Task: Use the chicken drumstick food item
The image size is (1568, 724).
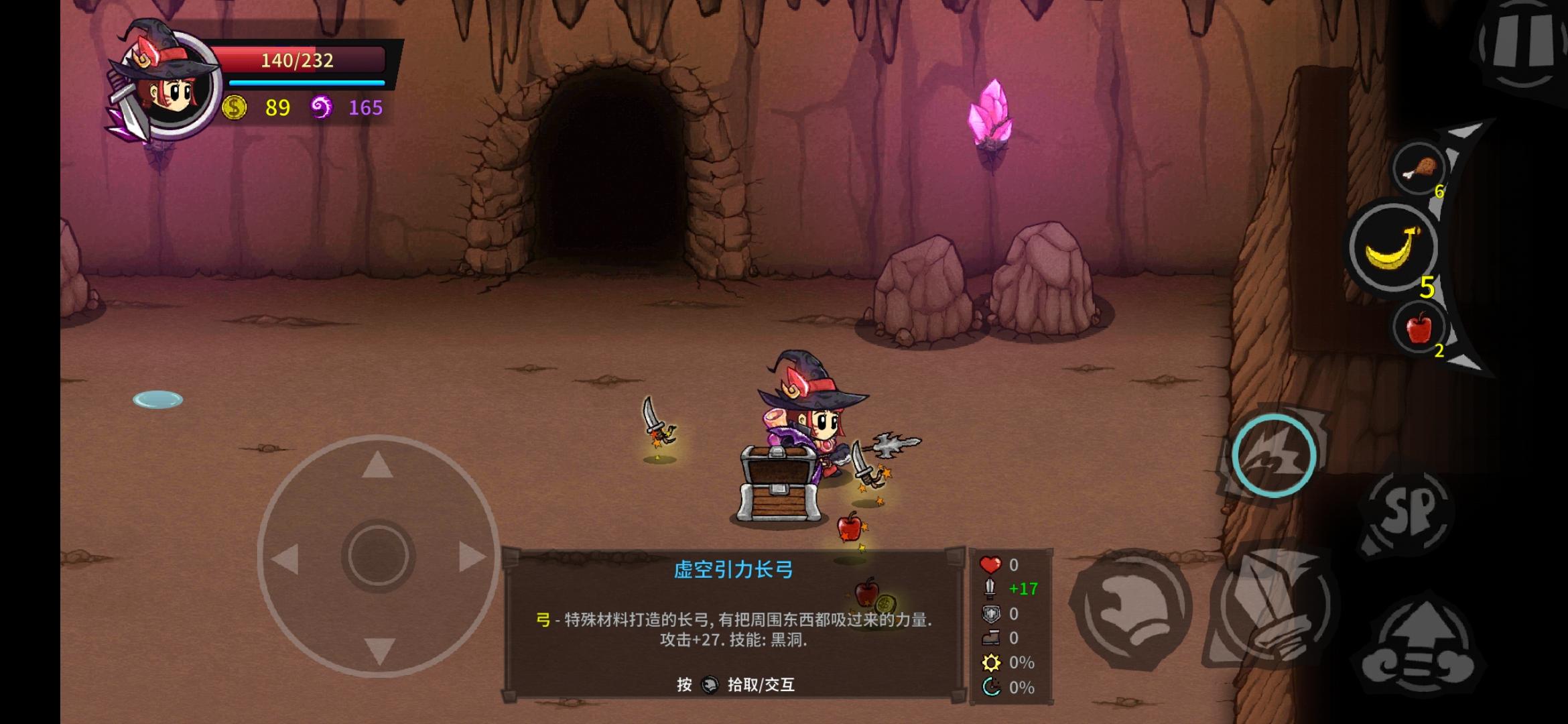Action: click(1418, 169)
